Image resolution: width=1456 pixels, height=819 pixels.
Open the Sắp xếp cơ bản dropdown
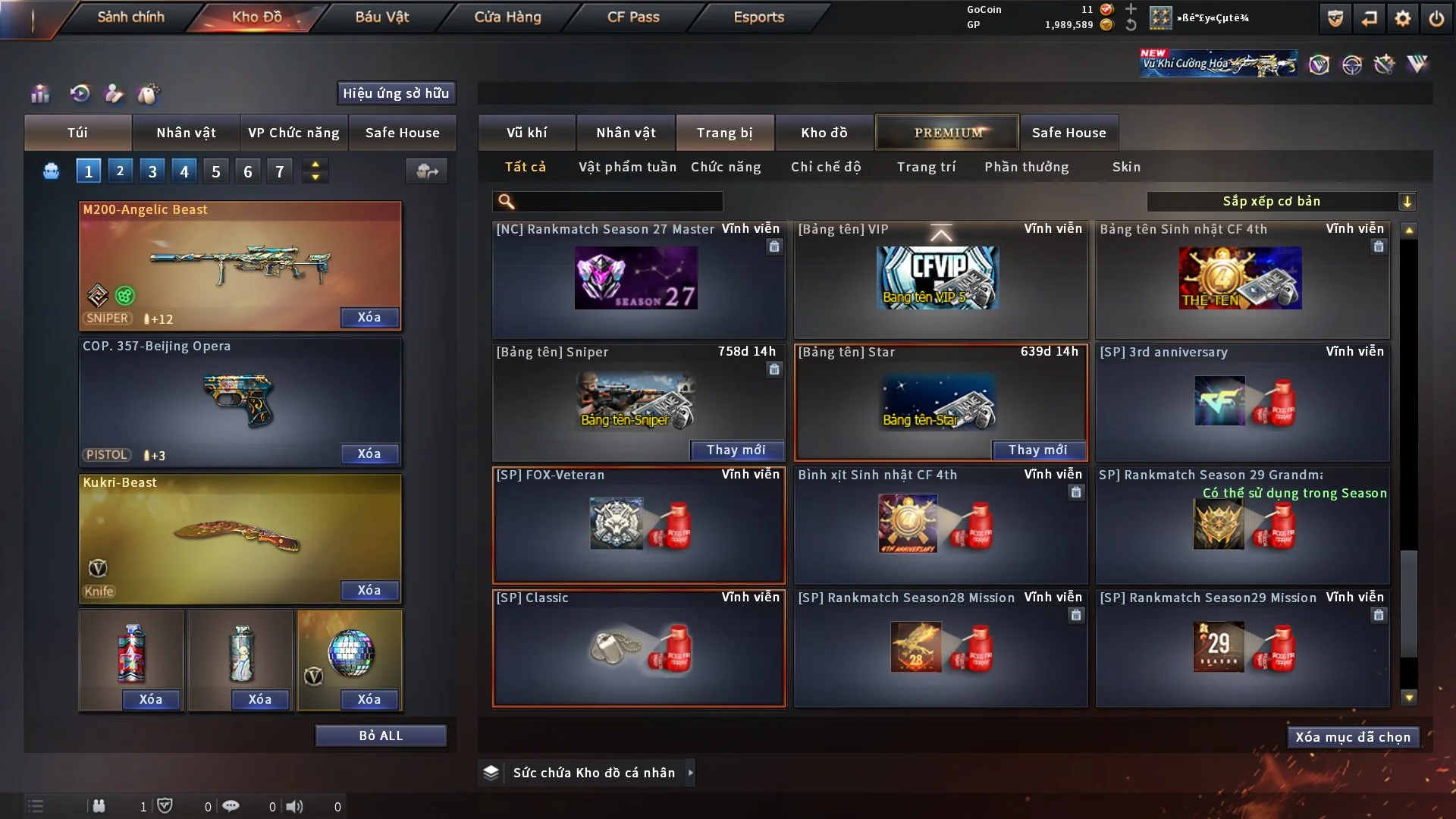1281,202
